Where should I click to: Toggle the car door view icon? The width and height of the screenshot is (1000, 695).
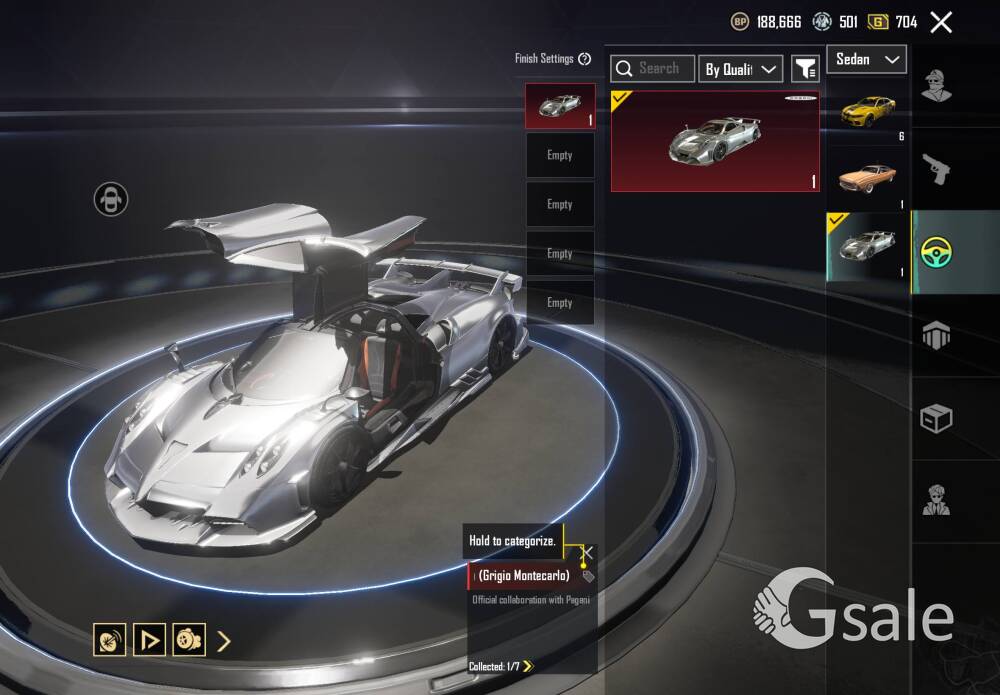pyautogui.click(x=111, y=199)
